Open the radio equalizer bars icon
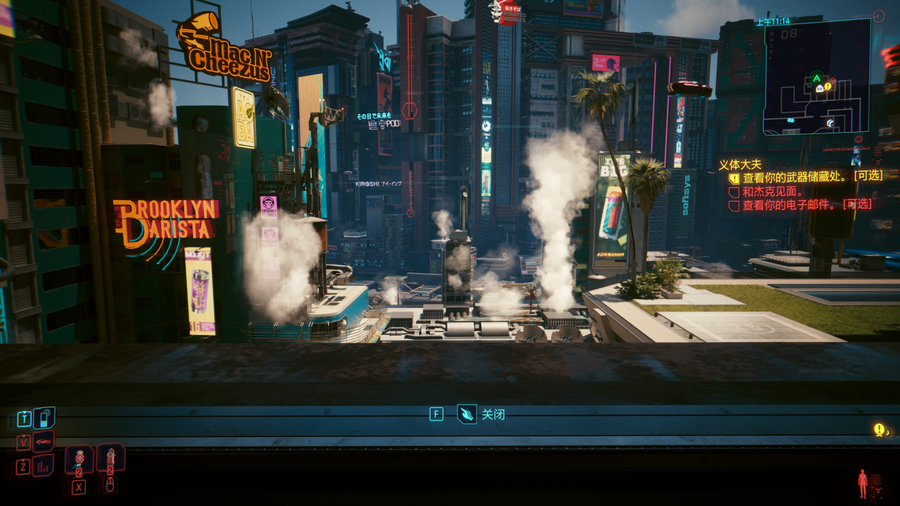Viewport: 900px width, 506px height. pos(44,466)
